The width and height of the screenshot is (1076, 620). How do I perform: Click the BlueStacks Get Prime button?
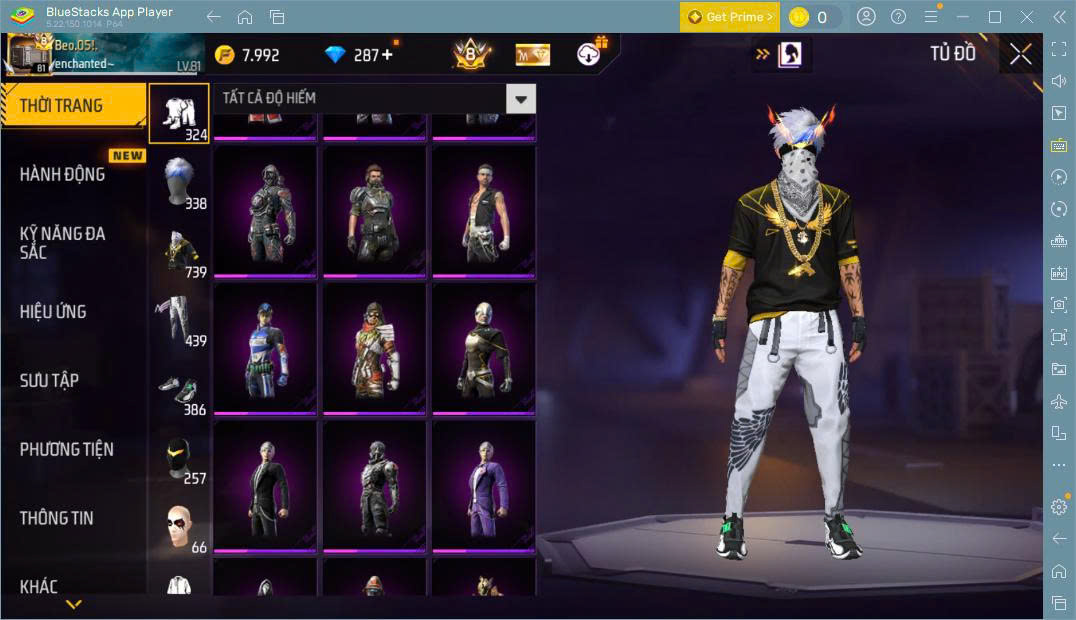click(x=730, y=17)
